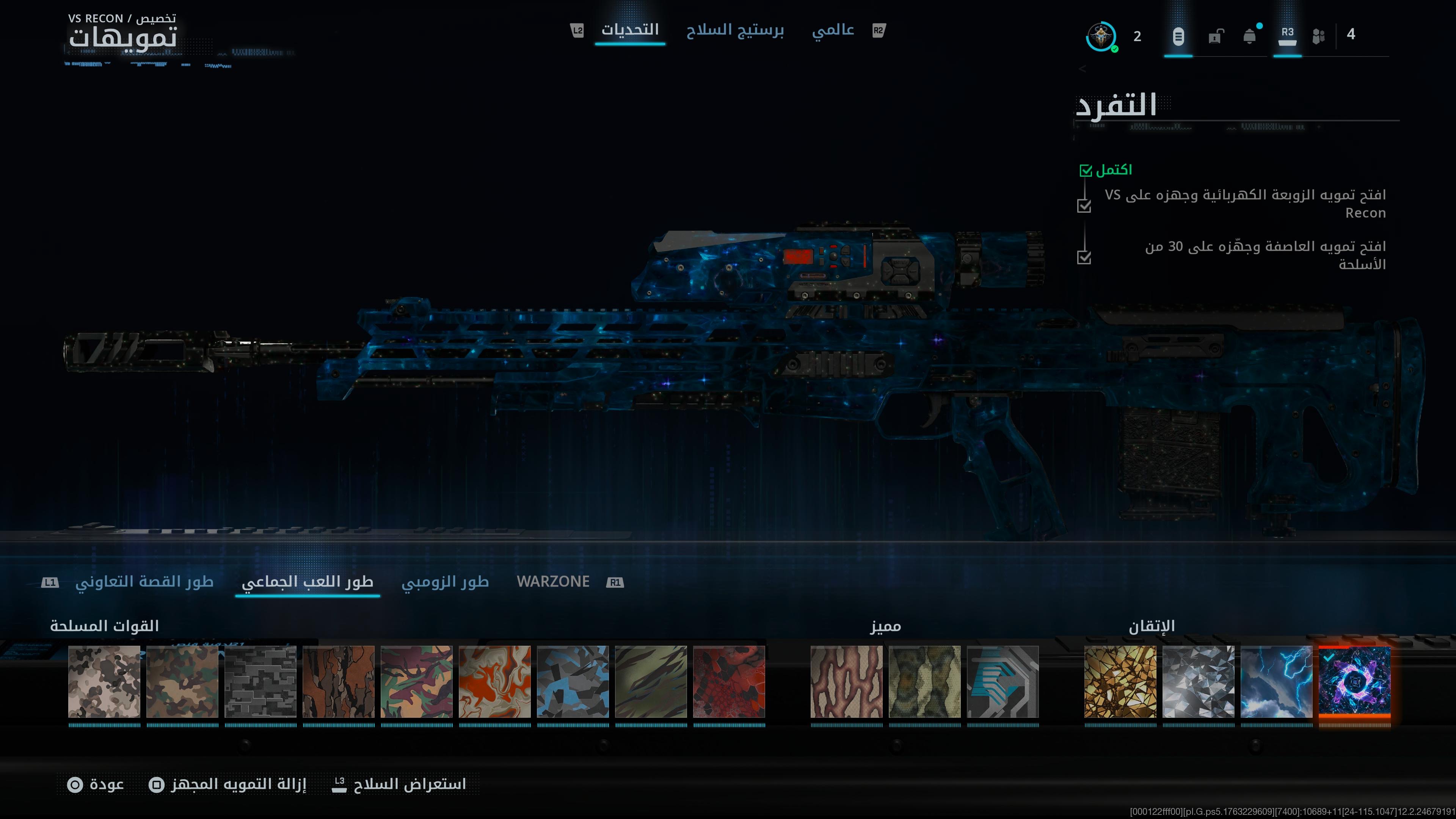The height and width of the screenshot is (819, 1456).
Task: Switch to the برستيج السلاح weapon prestige tab
Action: click(x=735, y=30)
